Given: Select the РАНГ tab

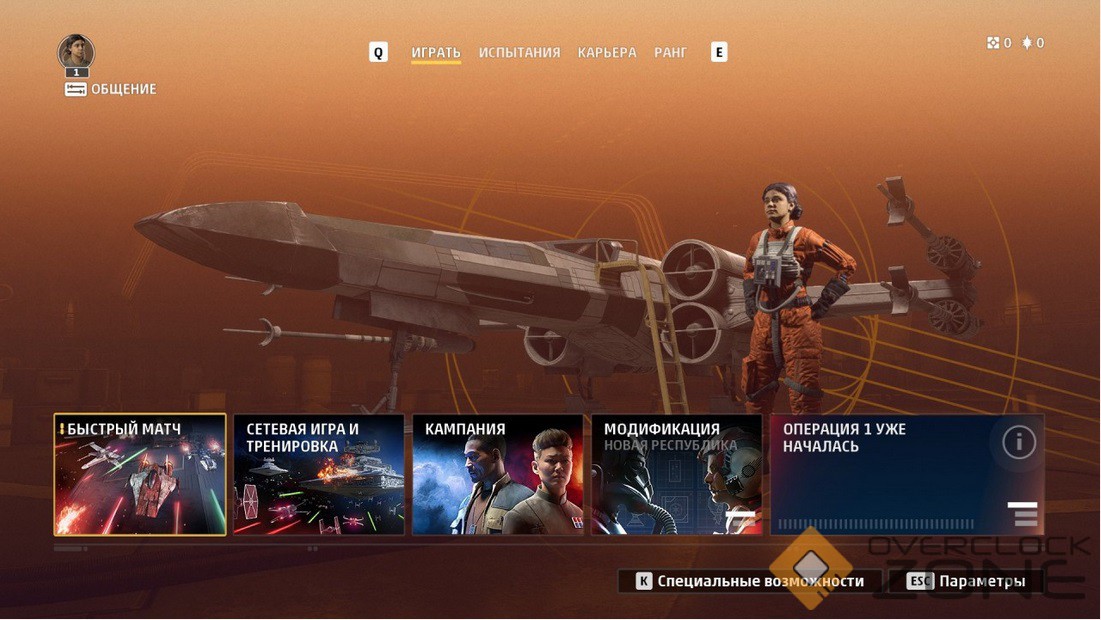Looking at the screenshot, I should click(670, 52).
